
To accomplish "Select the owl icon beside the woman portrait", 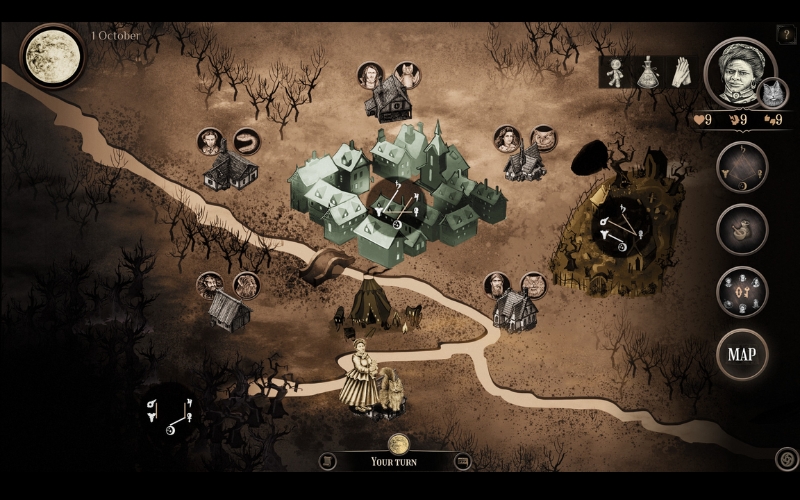I will click(543, 138).
